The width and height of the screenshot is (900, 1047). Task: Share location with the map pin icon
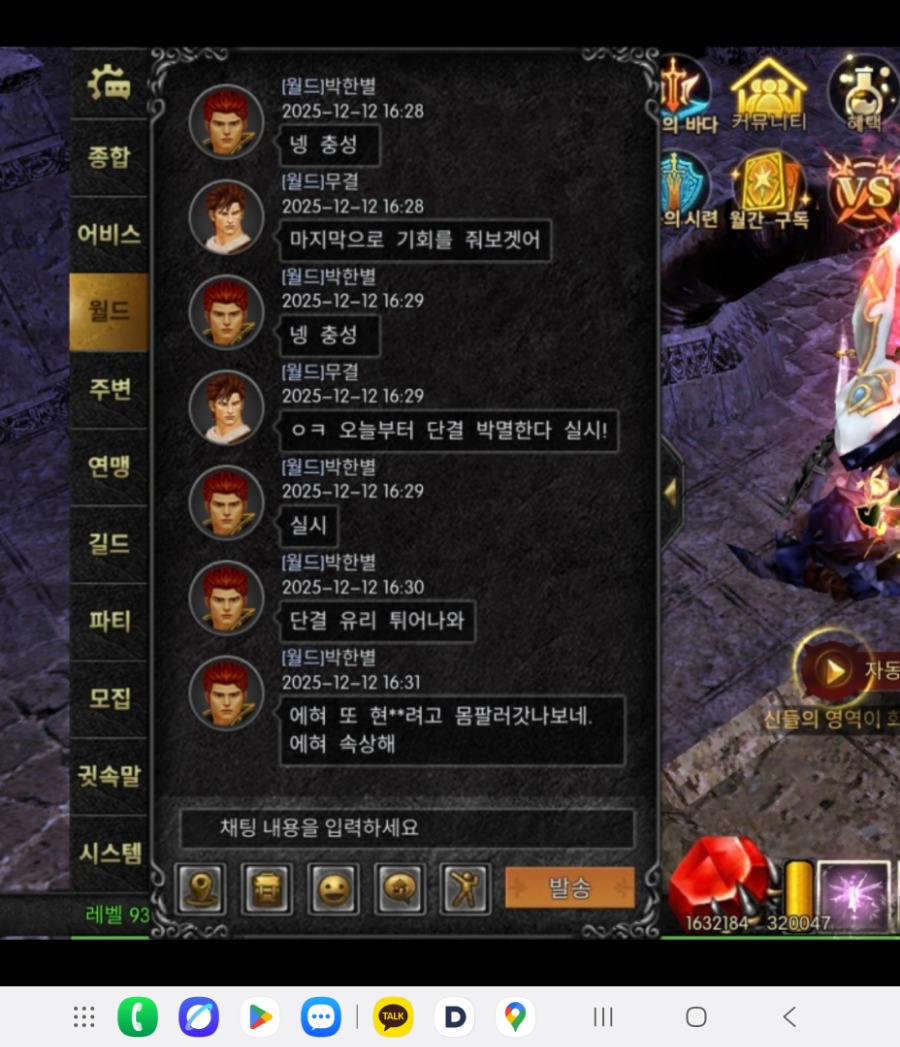(x=202, y=888)
